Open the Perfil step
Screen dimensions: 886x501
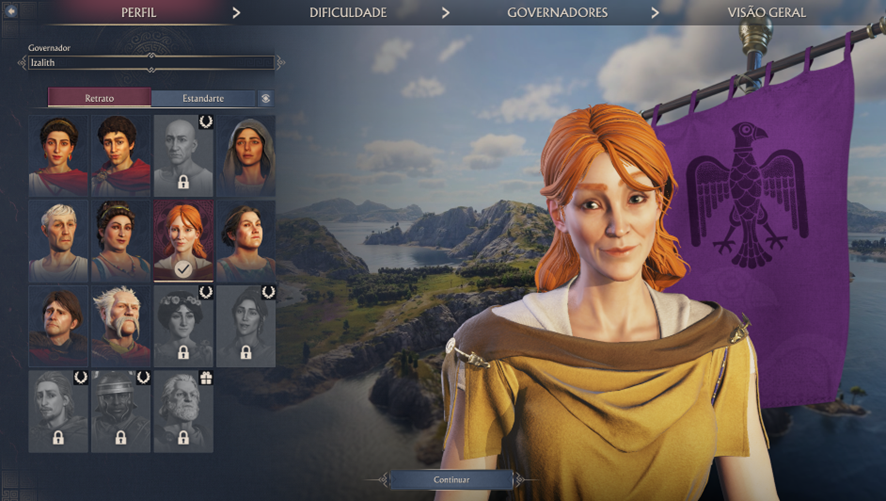[x=137, y=13]
